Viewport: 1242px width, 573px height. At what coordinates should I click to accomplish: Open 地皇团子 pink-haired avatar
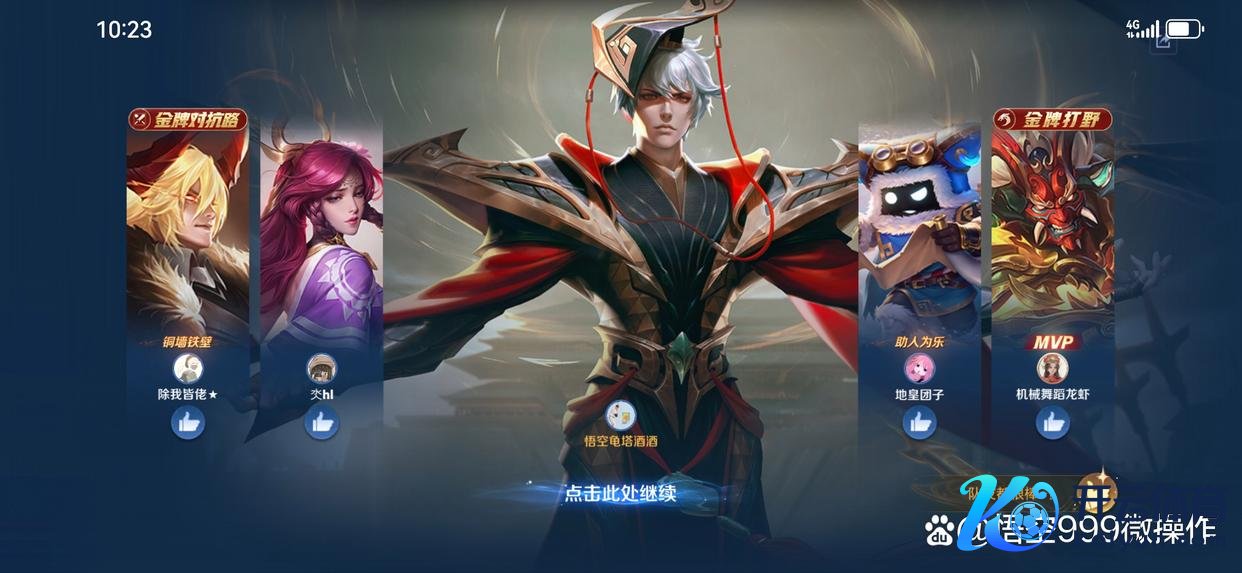pos(919,368)
